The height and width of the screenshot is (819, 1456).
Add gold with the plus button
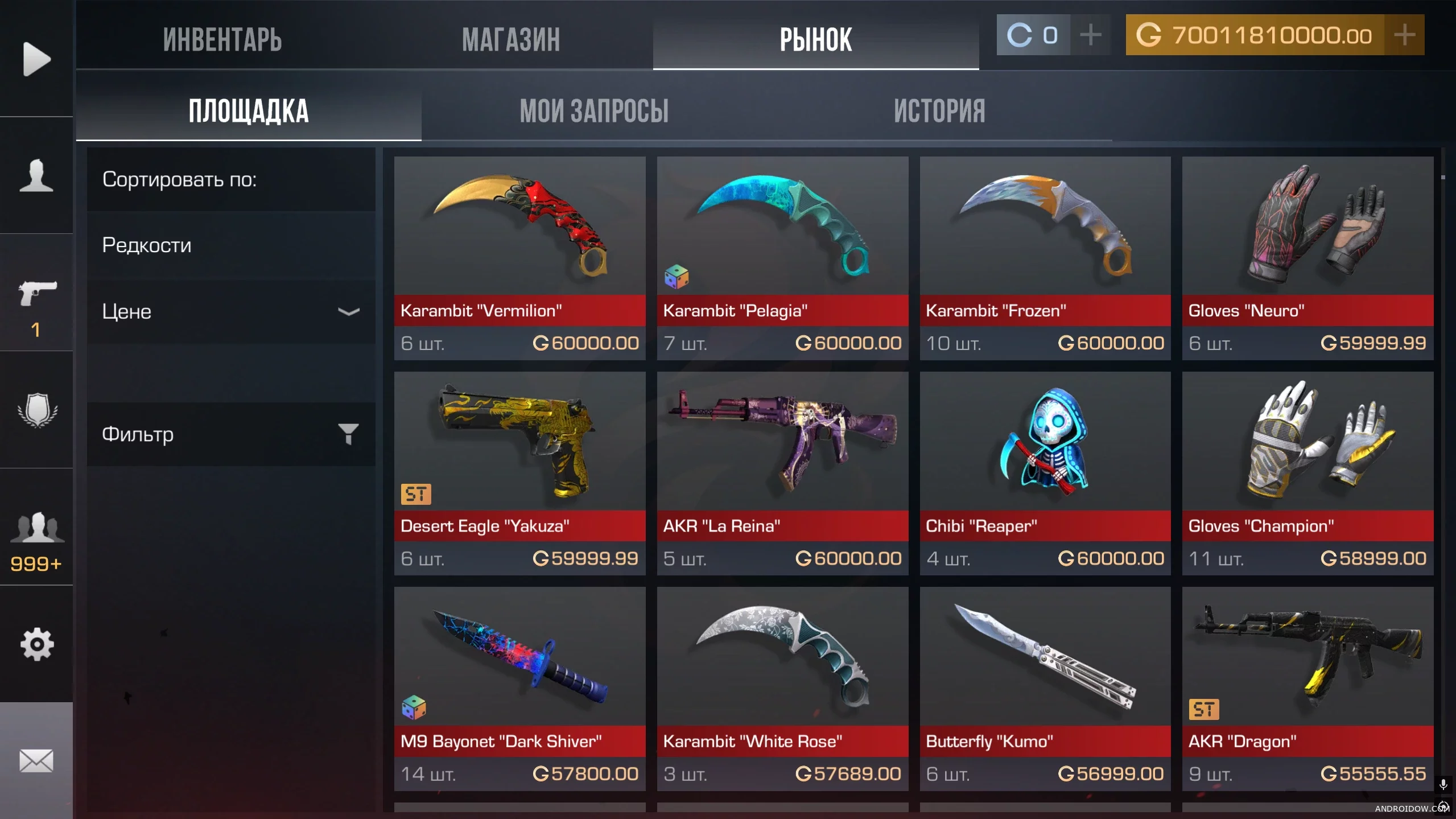[1404, 35]
